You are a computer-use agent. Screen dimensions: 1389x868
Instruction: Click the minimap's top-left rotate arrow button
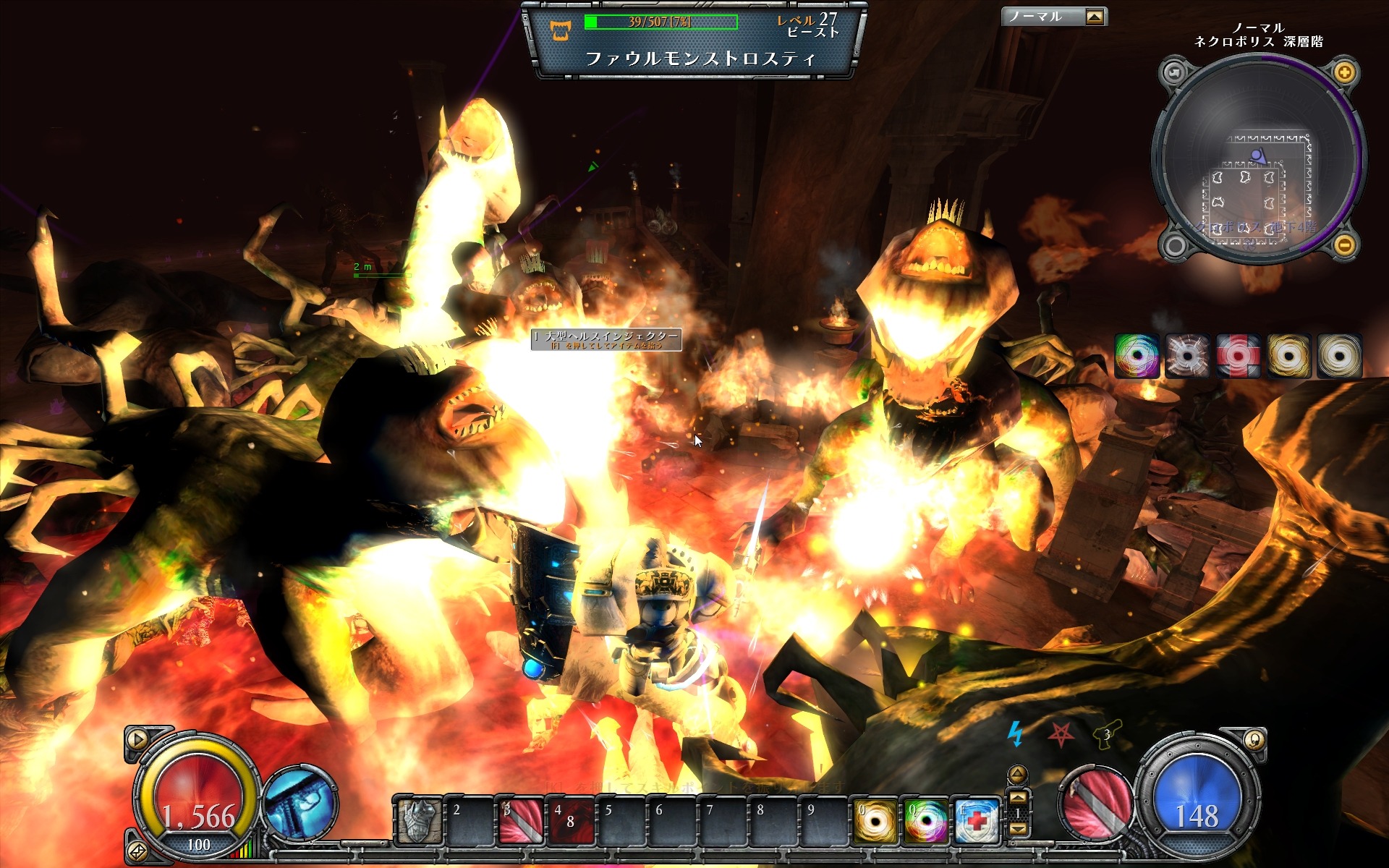1173,72
